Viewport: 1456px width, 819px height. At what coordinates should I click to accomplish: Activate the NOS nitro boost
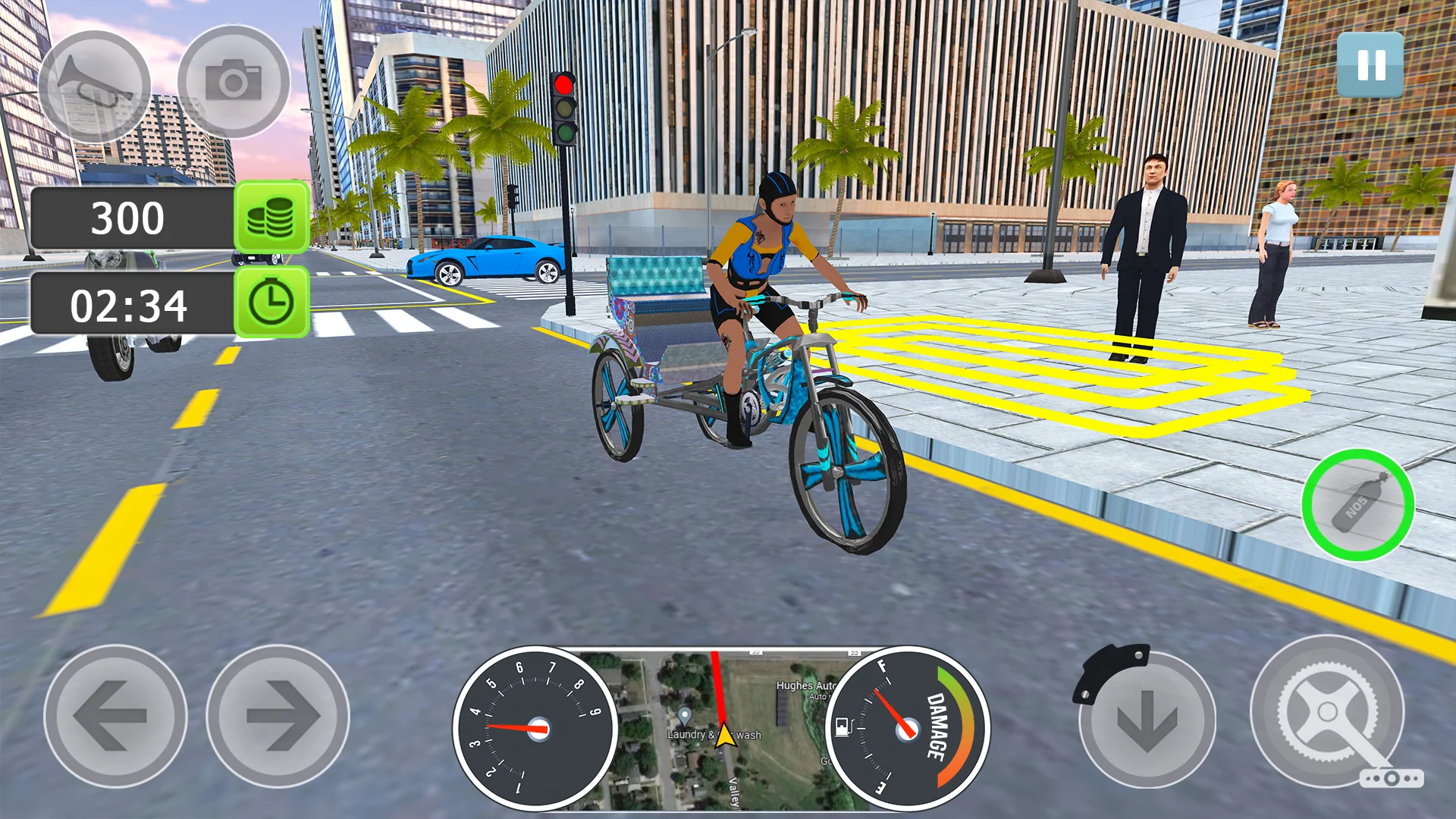[x=1357, y=505]
